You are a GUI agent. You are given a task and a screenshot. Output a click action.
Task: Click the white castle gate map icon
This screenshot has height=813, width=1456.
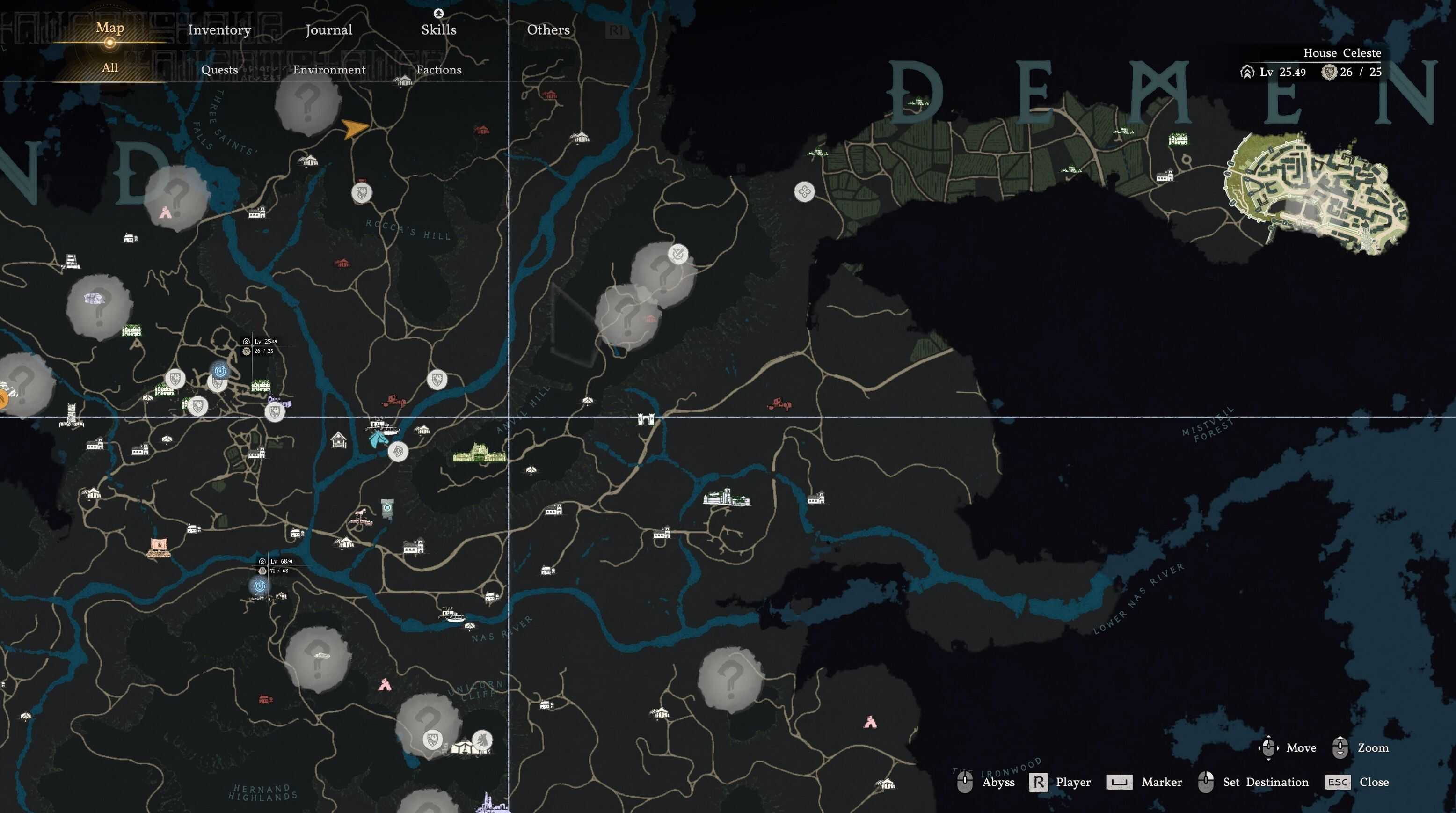pyautogui.click(x=645, y=419)
